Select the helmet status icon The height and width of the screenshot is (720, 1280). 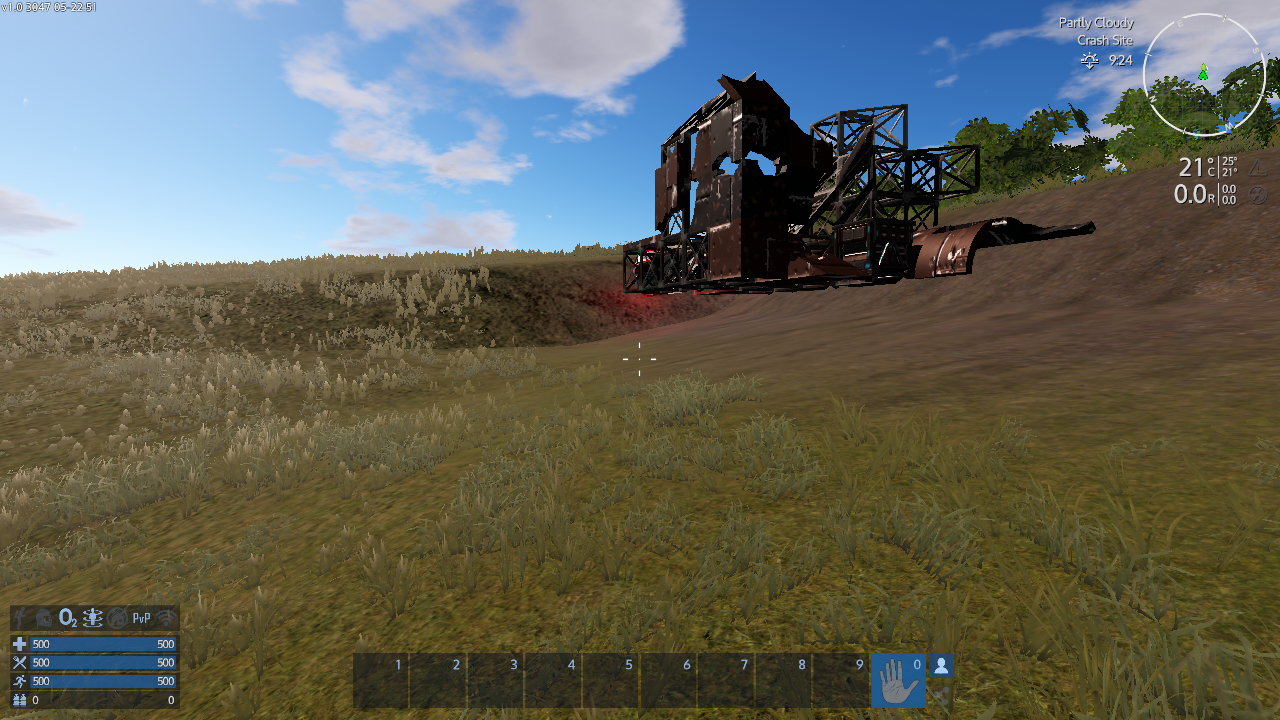[44, 618]
